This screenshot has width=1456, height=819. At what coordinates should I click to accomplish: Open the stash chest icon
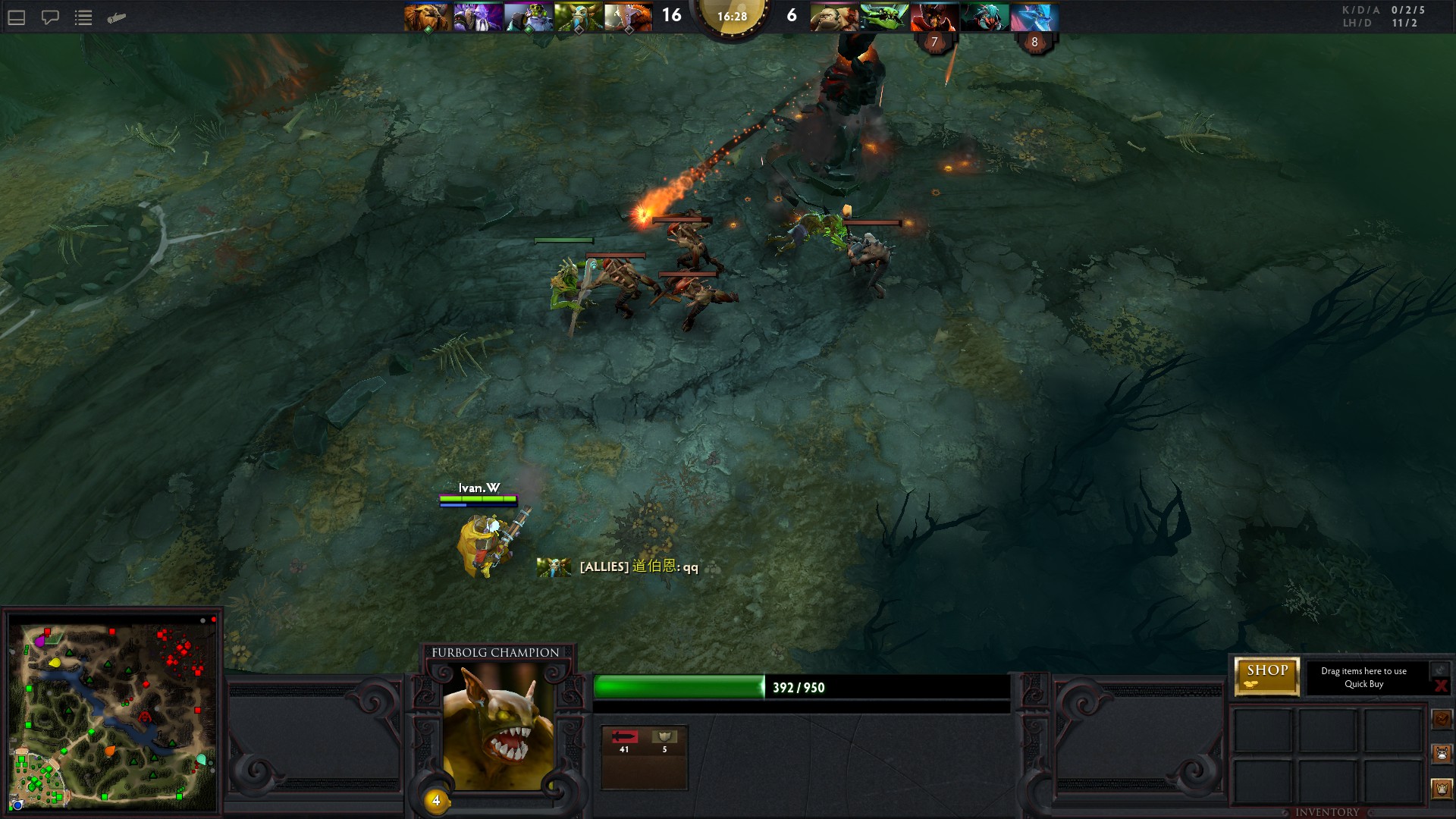[x=1442, y=718]
